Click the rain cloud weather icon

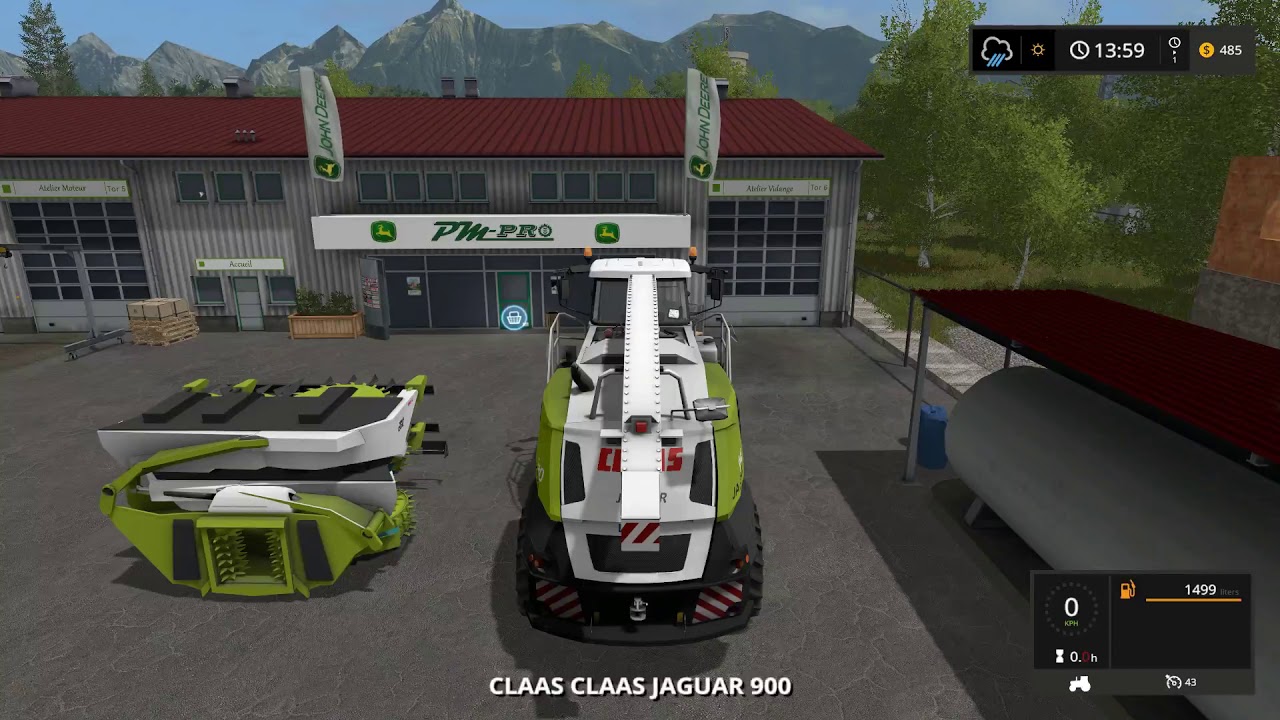[x=997, y=51]
